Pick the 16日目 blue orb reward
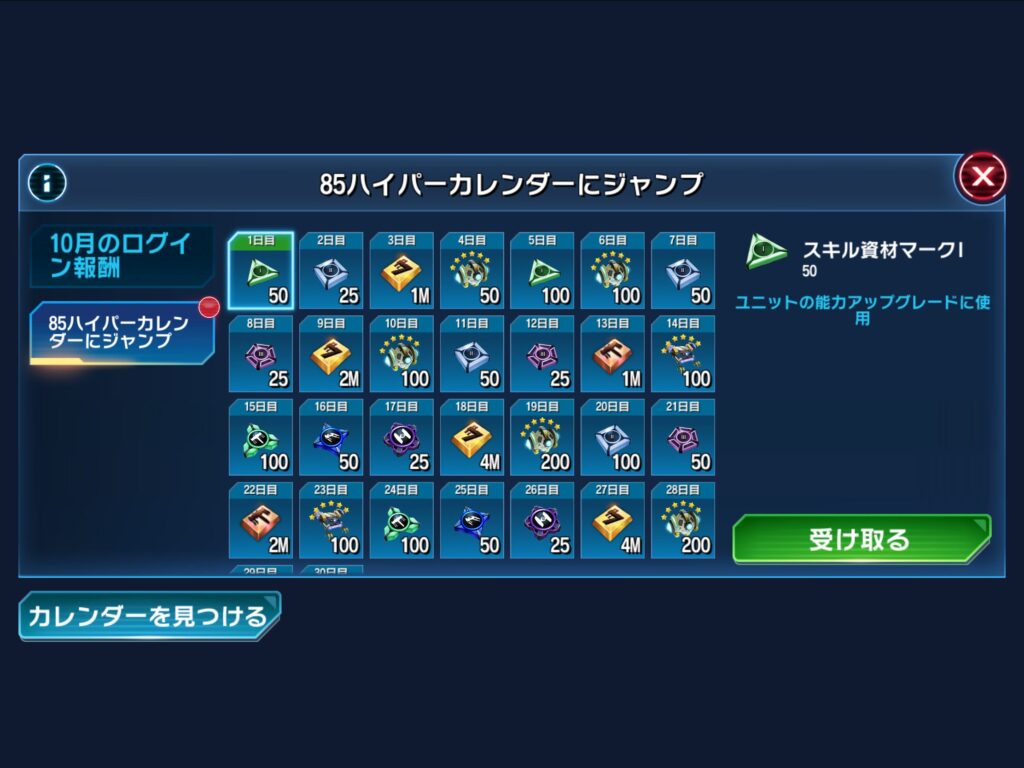 tap(332, 438)
